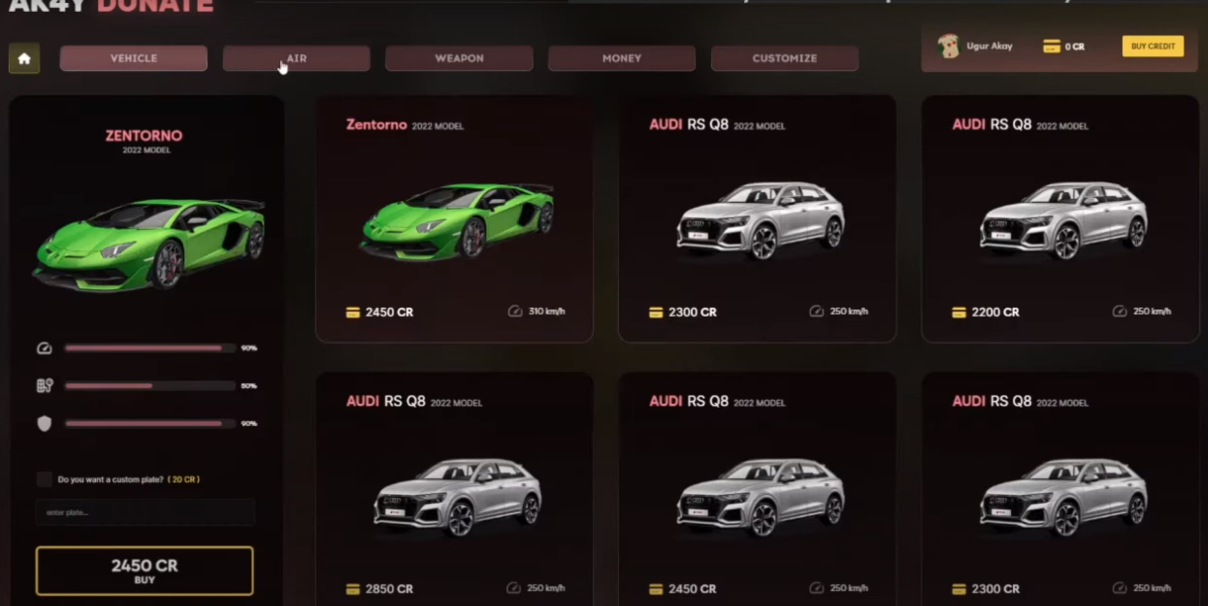Select the green Zentorno 2450 CR card
Viewport: 1208px width, 606px height.
pyautogui.click(x=454, y=220)
